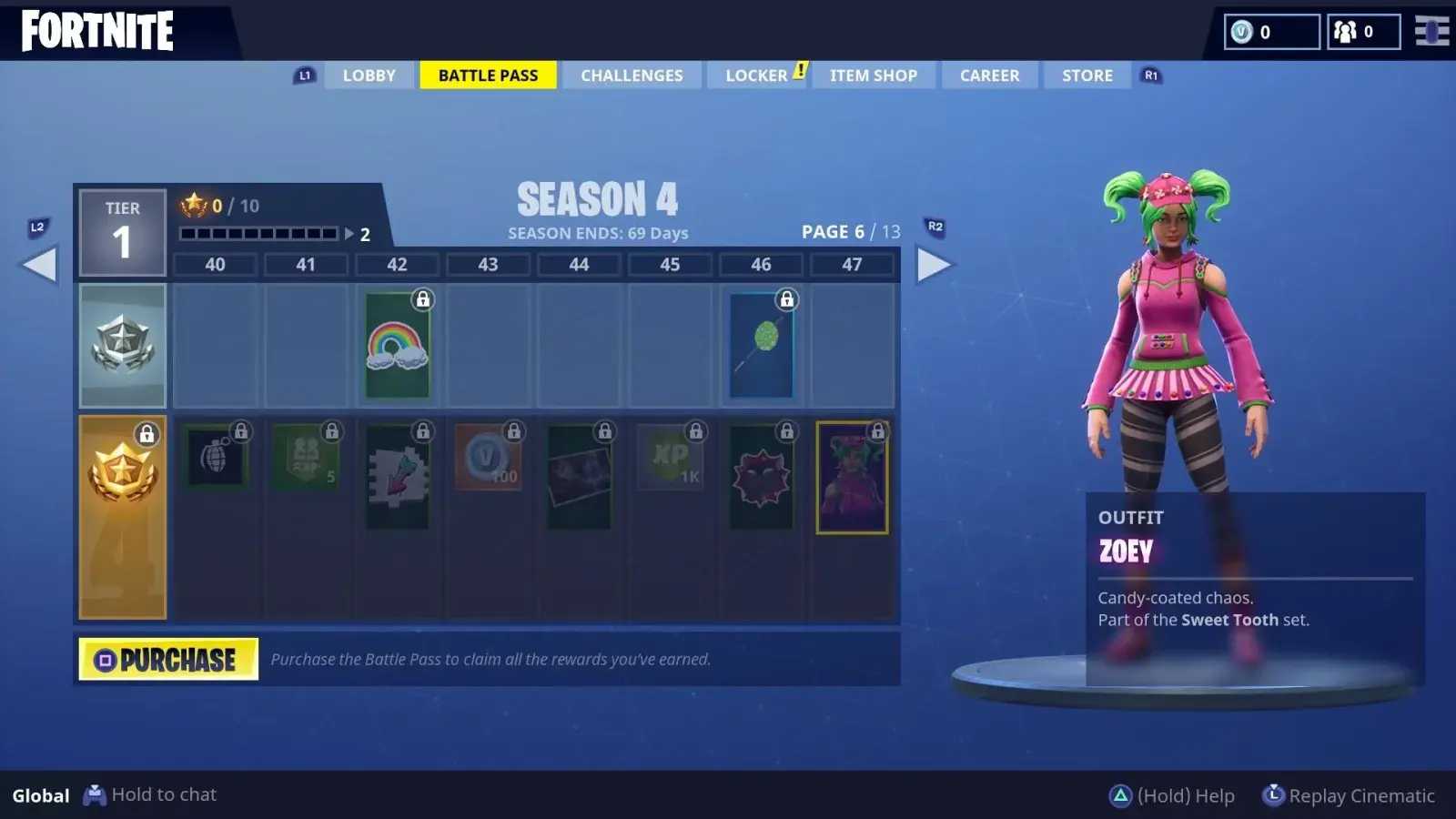
Task: Select the rainbow banner reward on tier 42
Action: 397,344
